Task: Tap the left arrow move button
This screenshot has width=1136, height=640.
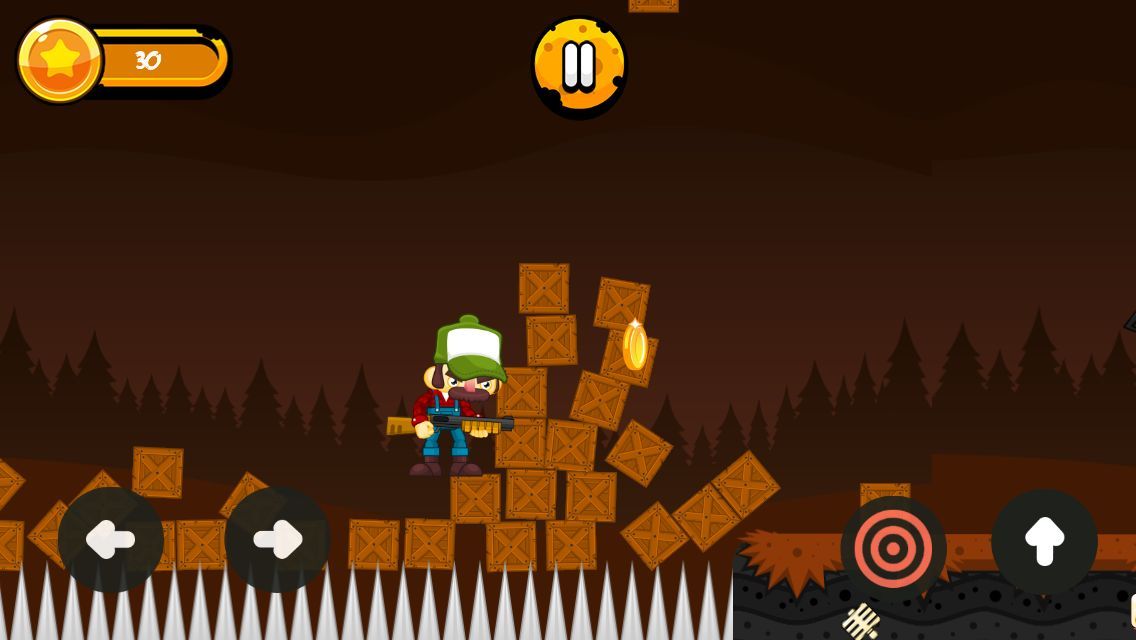Action: coord(111,540)
